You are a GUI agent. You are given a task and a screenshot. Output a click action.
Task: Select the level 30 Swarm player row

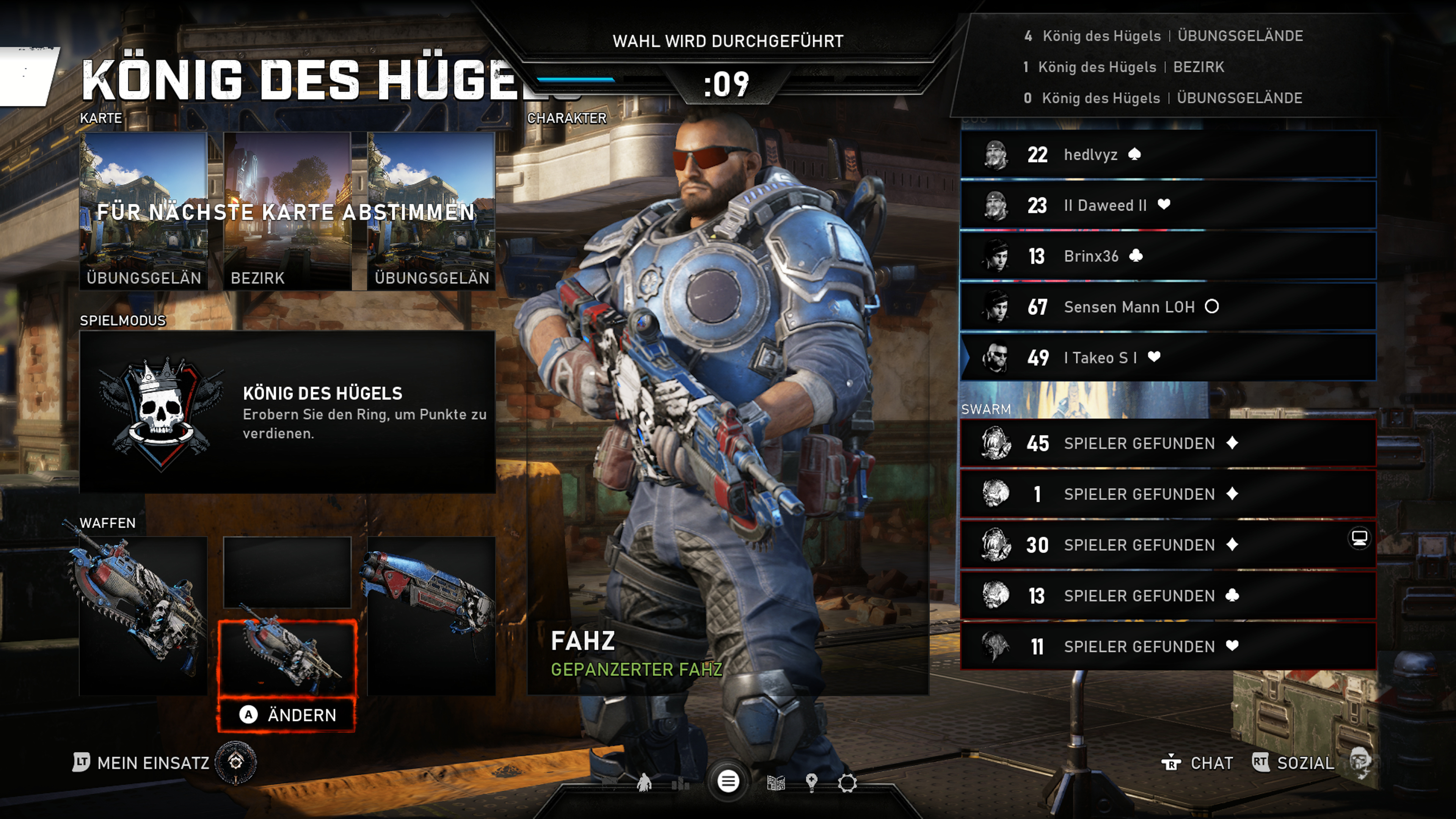click(1168, 545)
